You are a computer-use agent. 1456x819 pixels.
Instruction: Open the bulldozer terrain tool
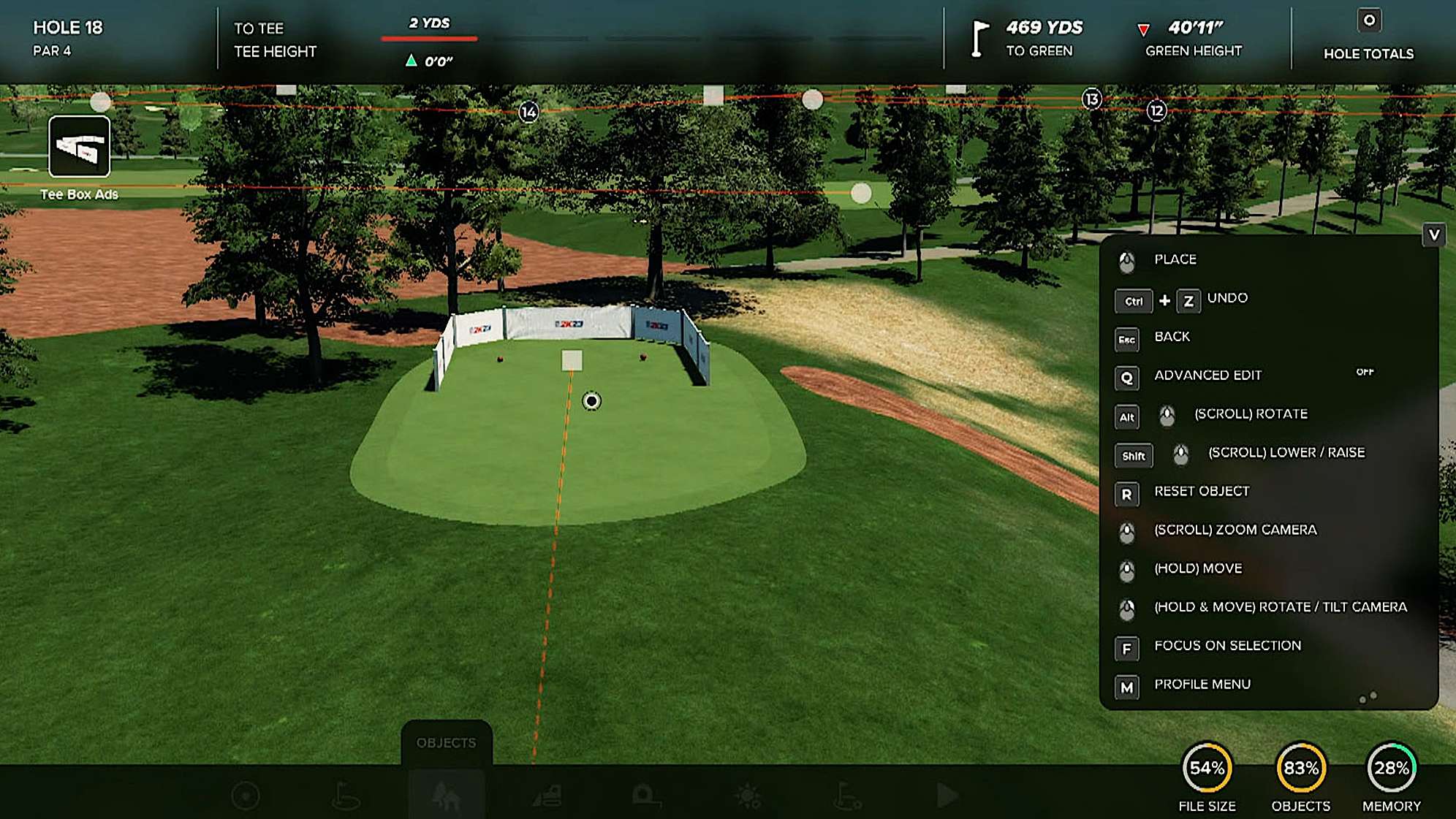tap(547, 795)
